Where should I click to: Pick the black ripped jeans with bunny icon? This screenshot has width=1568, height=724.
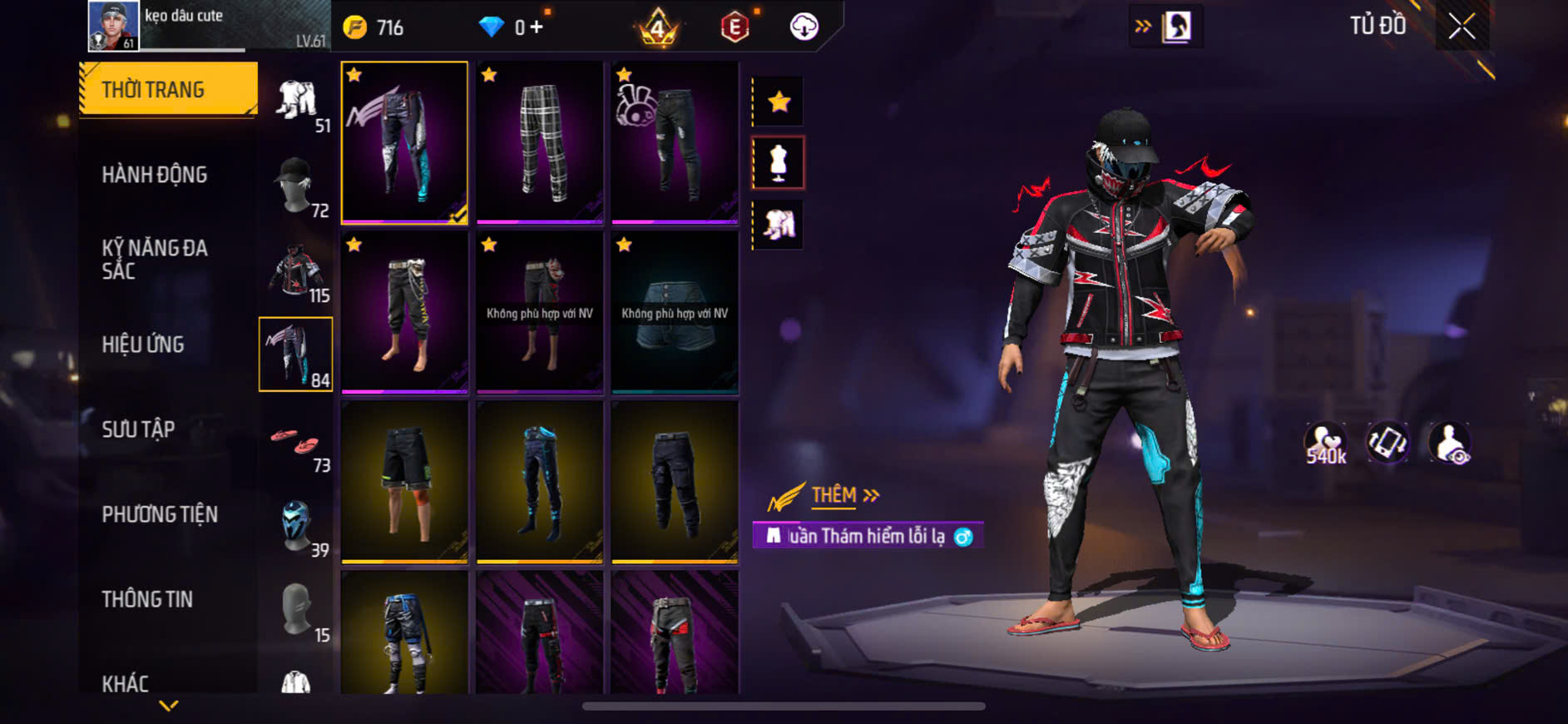pos(675,141)
